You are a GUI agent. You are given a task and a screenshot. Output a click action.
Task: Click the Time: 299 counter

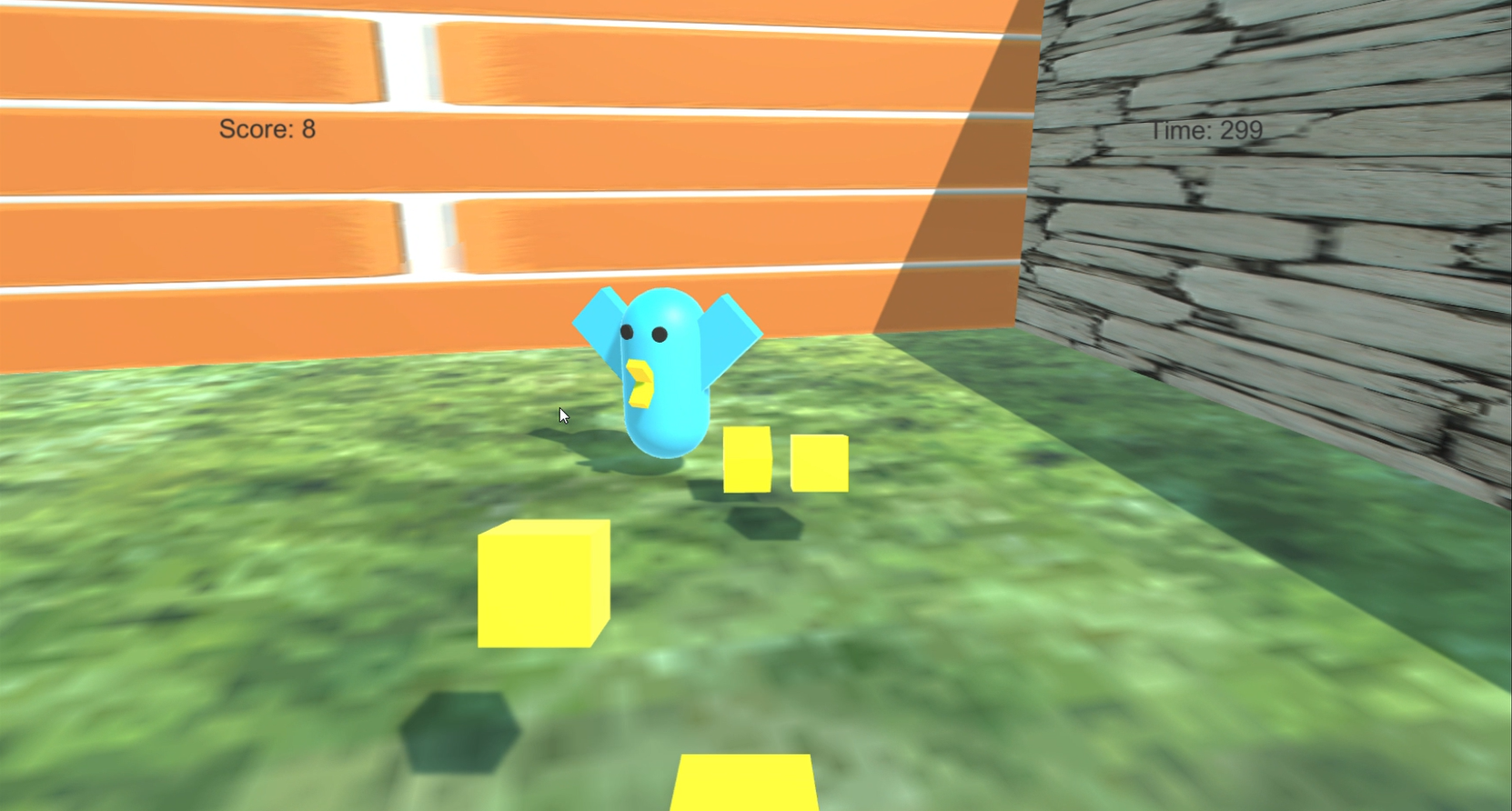click(1206, 129)
